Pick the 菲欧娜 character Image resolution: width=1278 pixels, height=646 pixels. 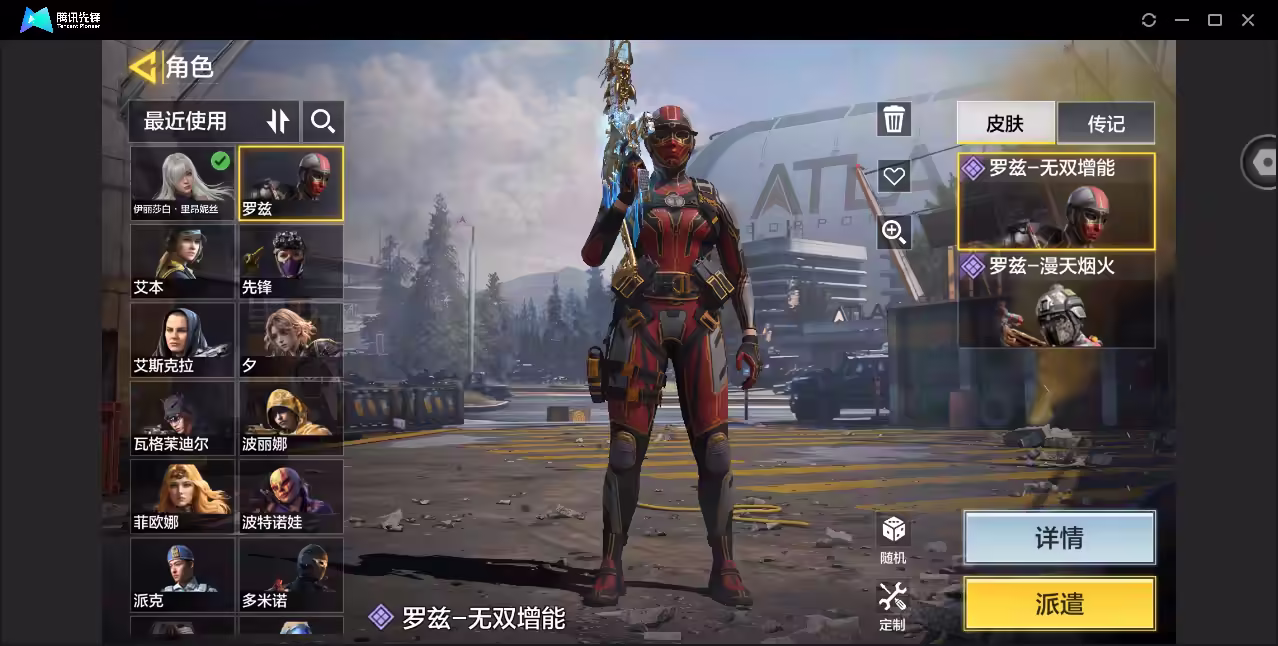[x=182, y=495]
